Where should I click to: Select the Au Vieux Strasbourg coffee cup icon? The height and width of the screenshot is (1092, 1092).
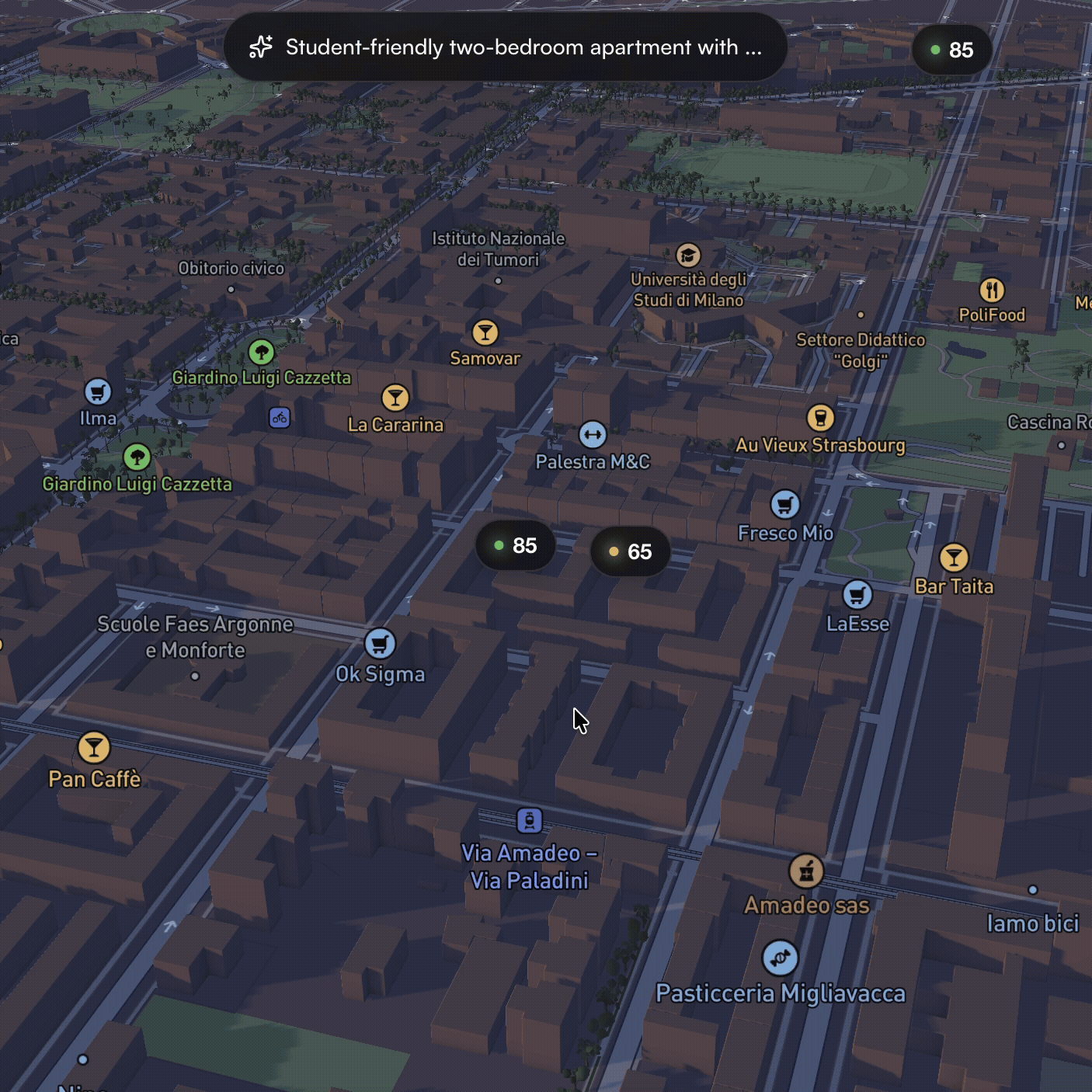coord(821,418)
